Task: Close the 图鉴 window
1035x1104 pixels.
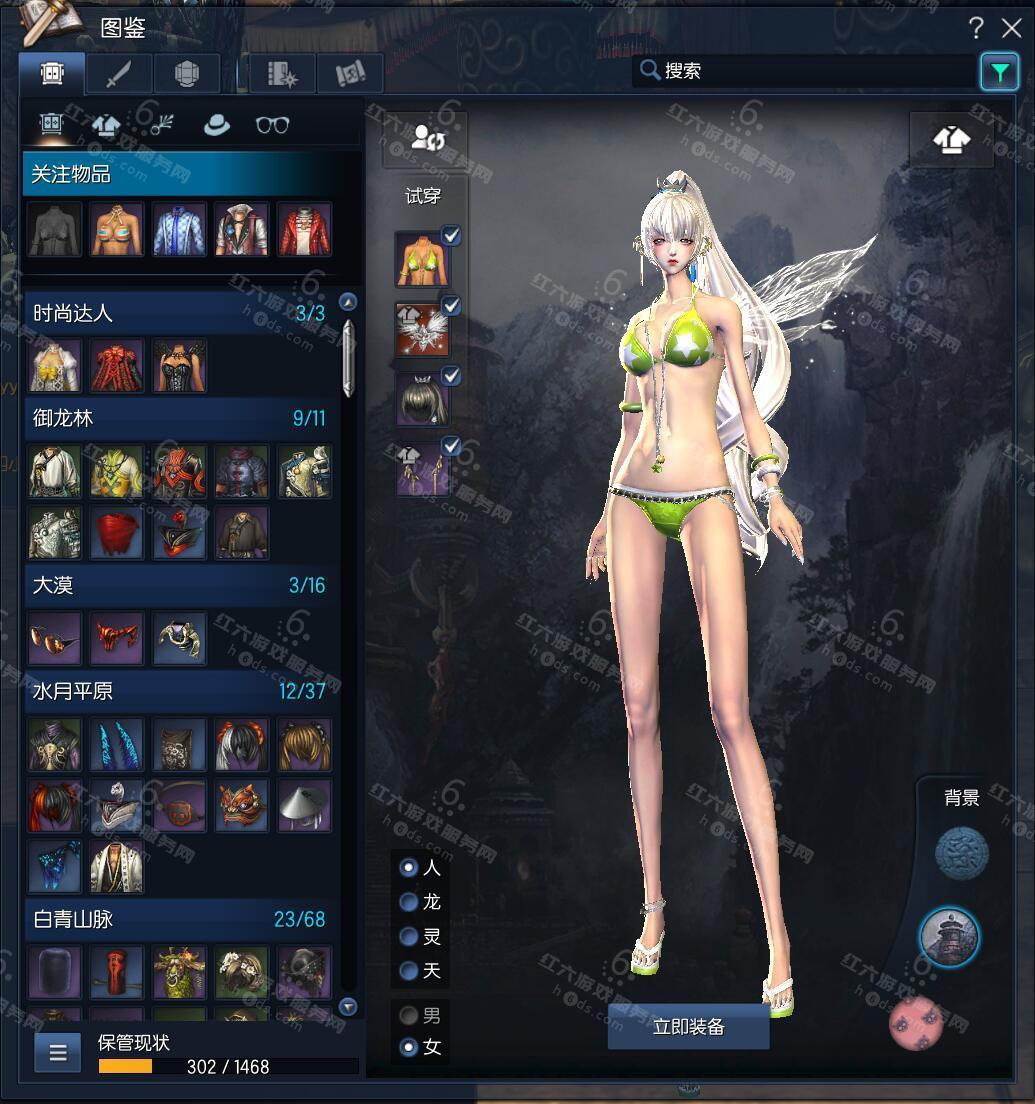Action: 1009,27
